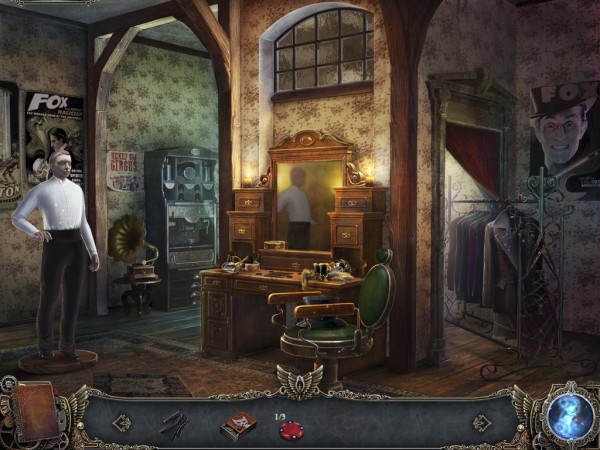600x450 pixels.
Task: Click the inventory's right arrow button
Action: click(481, 423)
